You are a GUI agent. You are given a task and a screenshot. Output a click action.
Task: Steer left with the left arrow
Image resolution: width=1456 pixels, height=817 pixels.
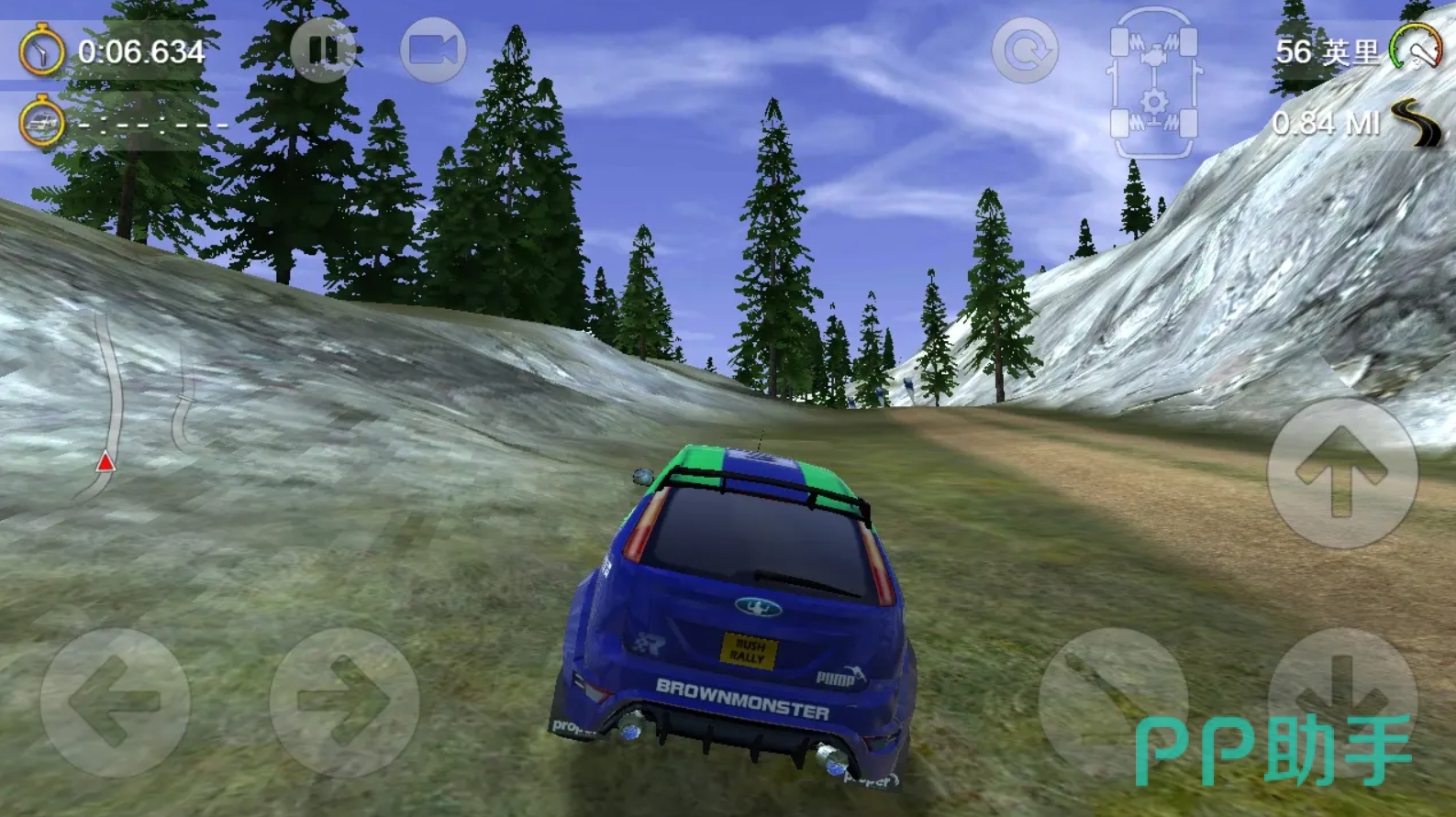[x=115, y=702]
